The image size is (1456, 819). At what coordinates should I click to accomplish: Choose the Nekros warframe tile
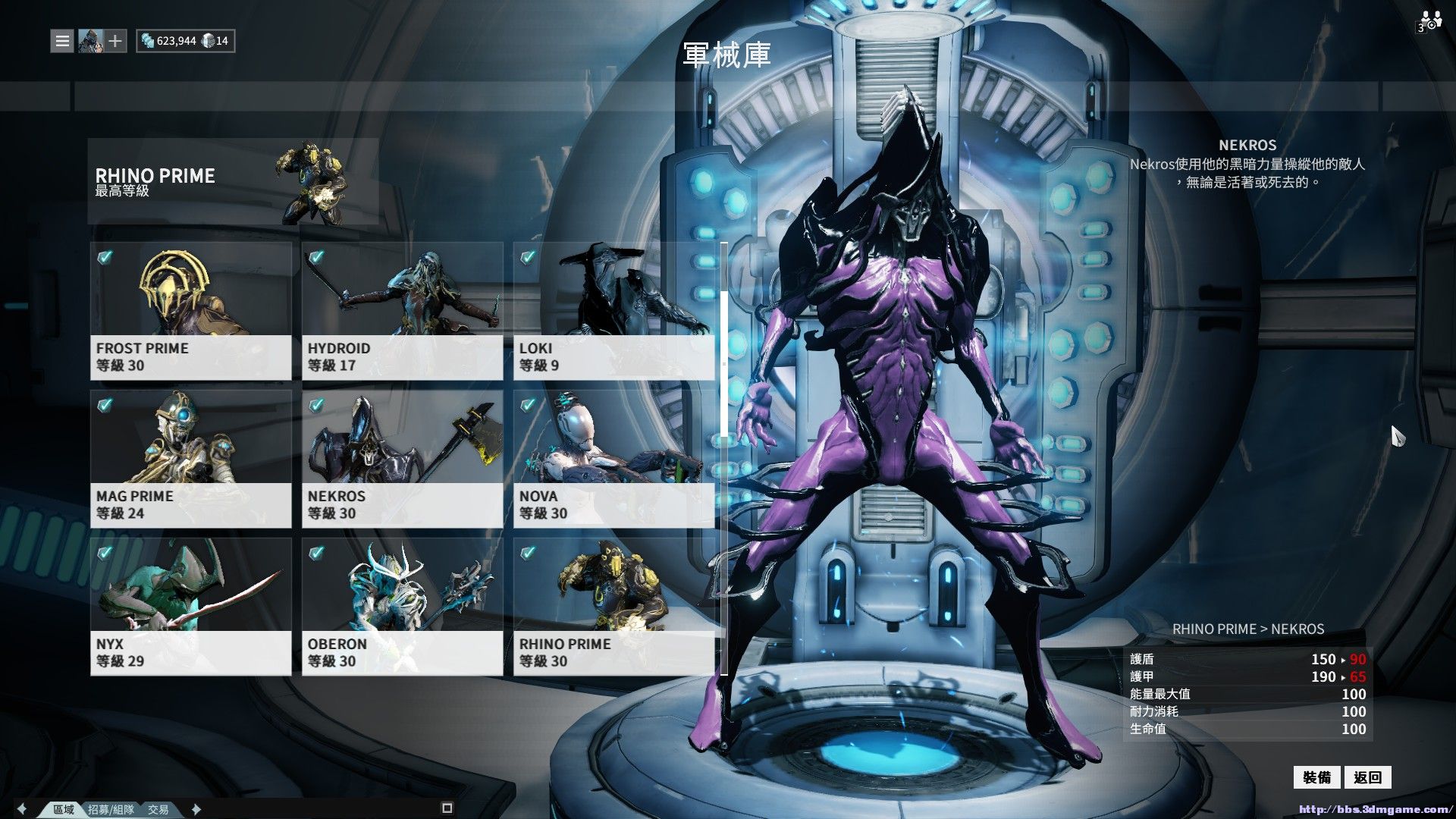pyautogui.click(x=402, y=459)
